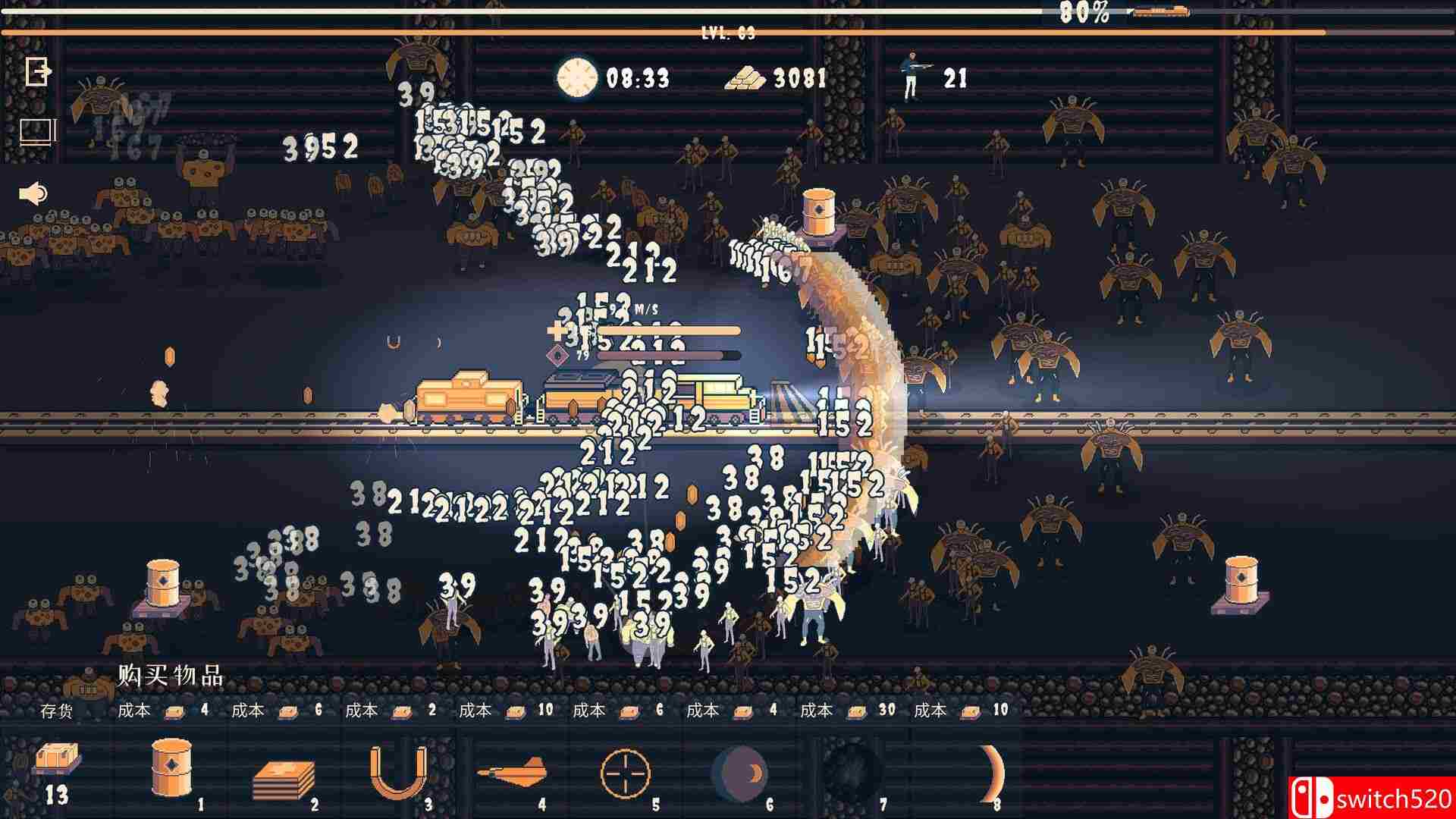
Task: Select the black hole item costing 30
Action: 853,773
